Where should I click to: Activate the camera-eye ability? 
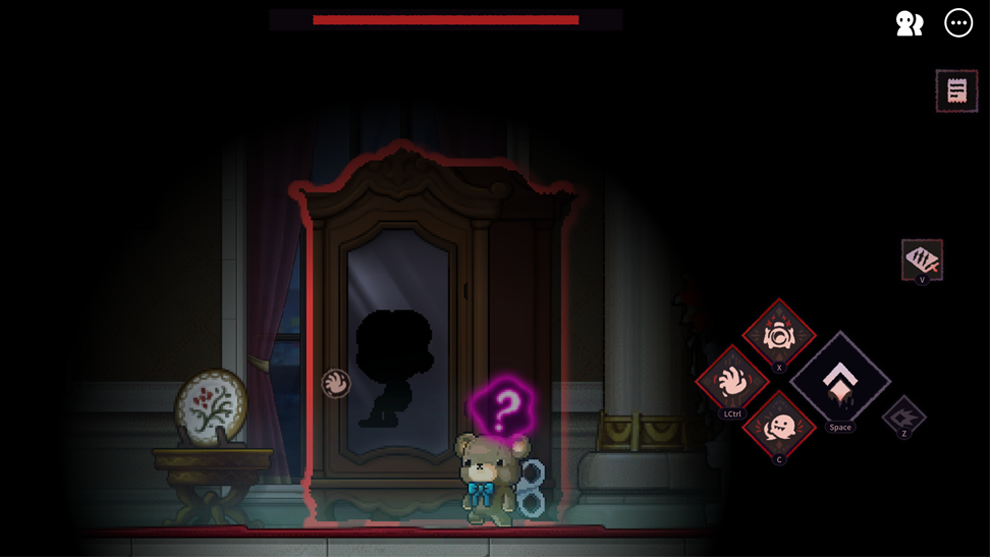click(779, 336)
